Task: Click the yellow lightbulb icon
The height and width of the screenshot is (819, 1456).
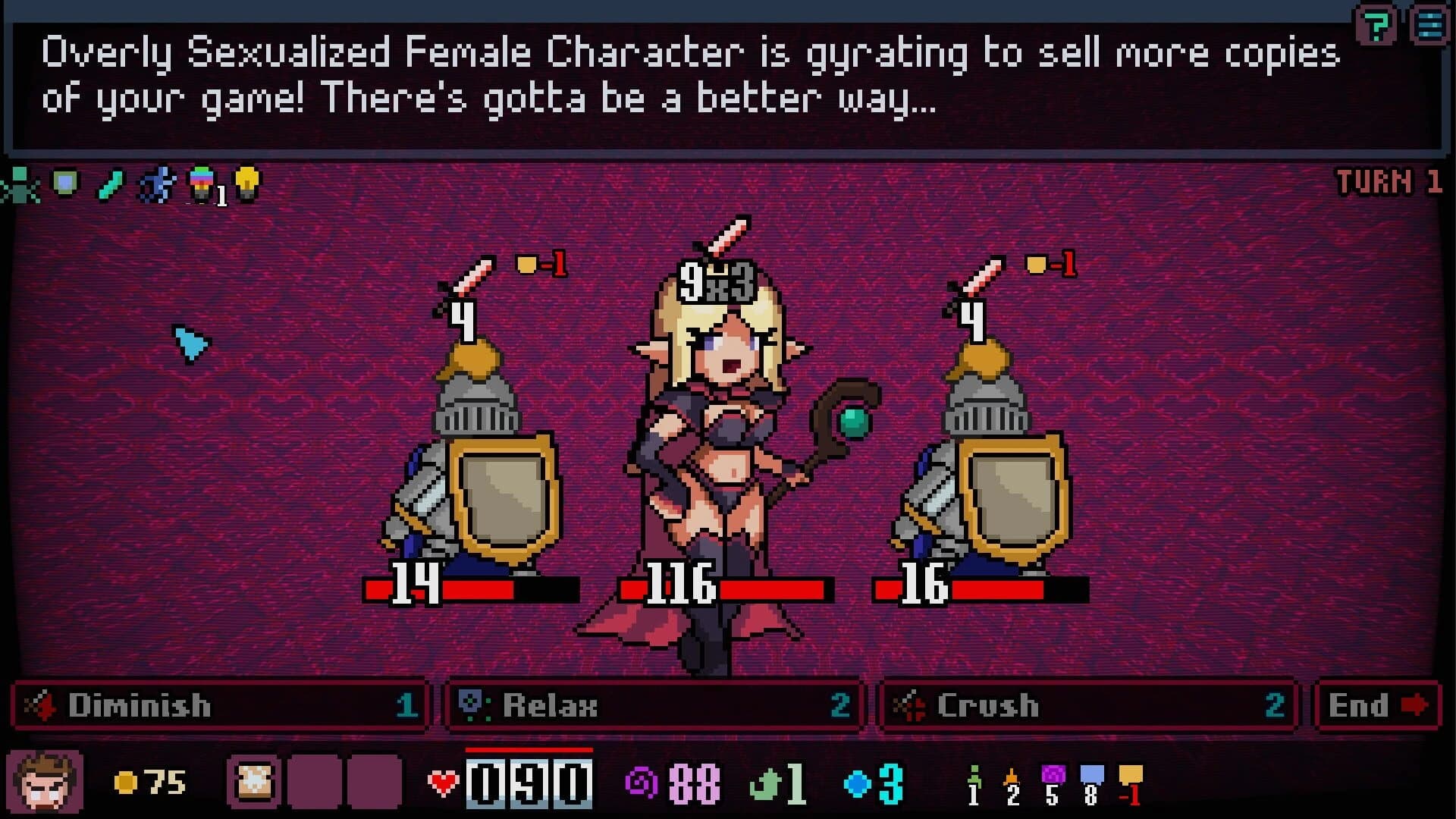Action: [246, 182]
